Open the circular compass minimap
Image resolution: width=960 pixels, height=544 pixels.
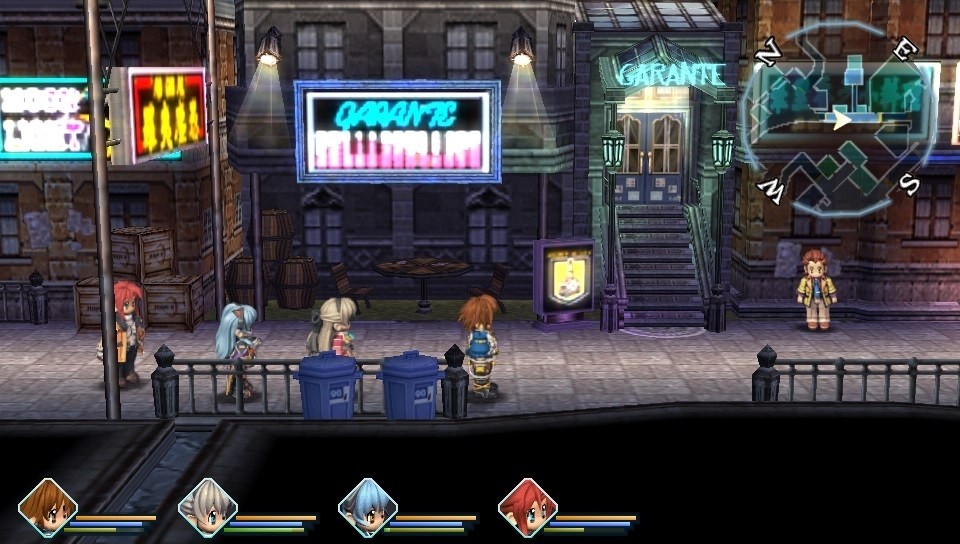(840, 120)
